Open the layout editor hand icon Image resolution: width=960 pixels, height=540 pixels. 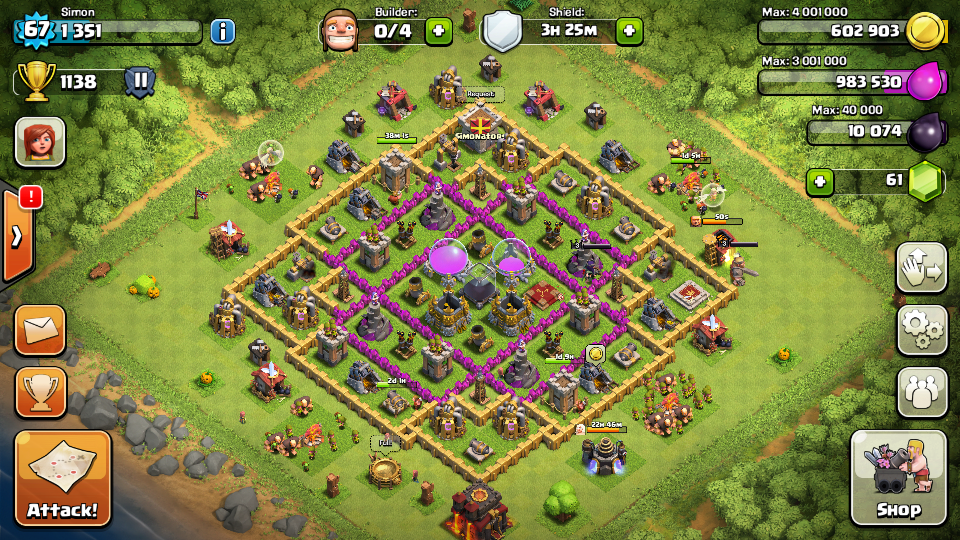point(921,267)
